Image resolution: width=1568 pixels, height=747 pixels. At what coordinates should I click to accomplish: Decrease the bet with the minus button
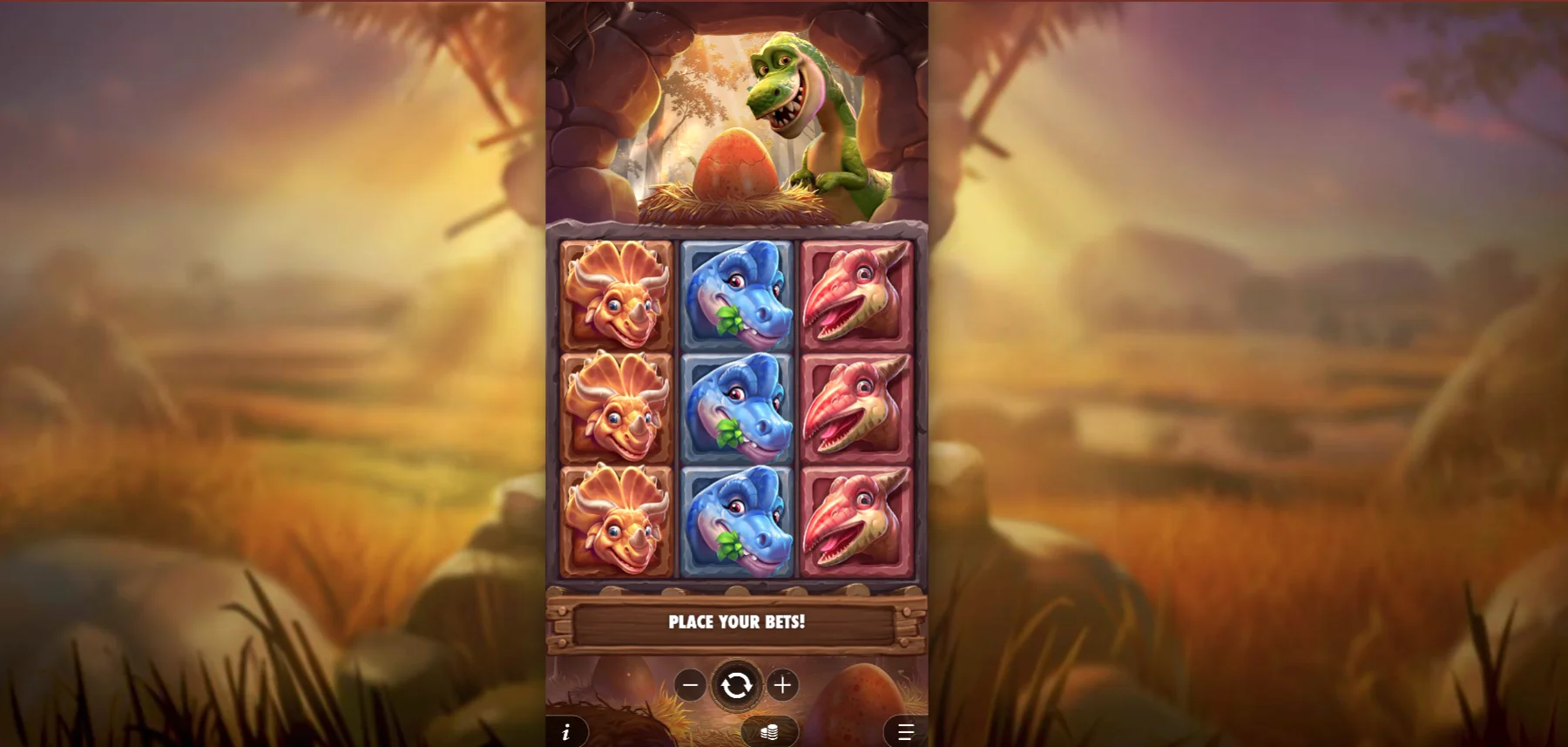(691, 684)
